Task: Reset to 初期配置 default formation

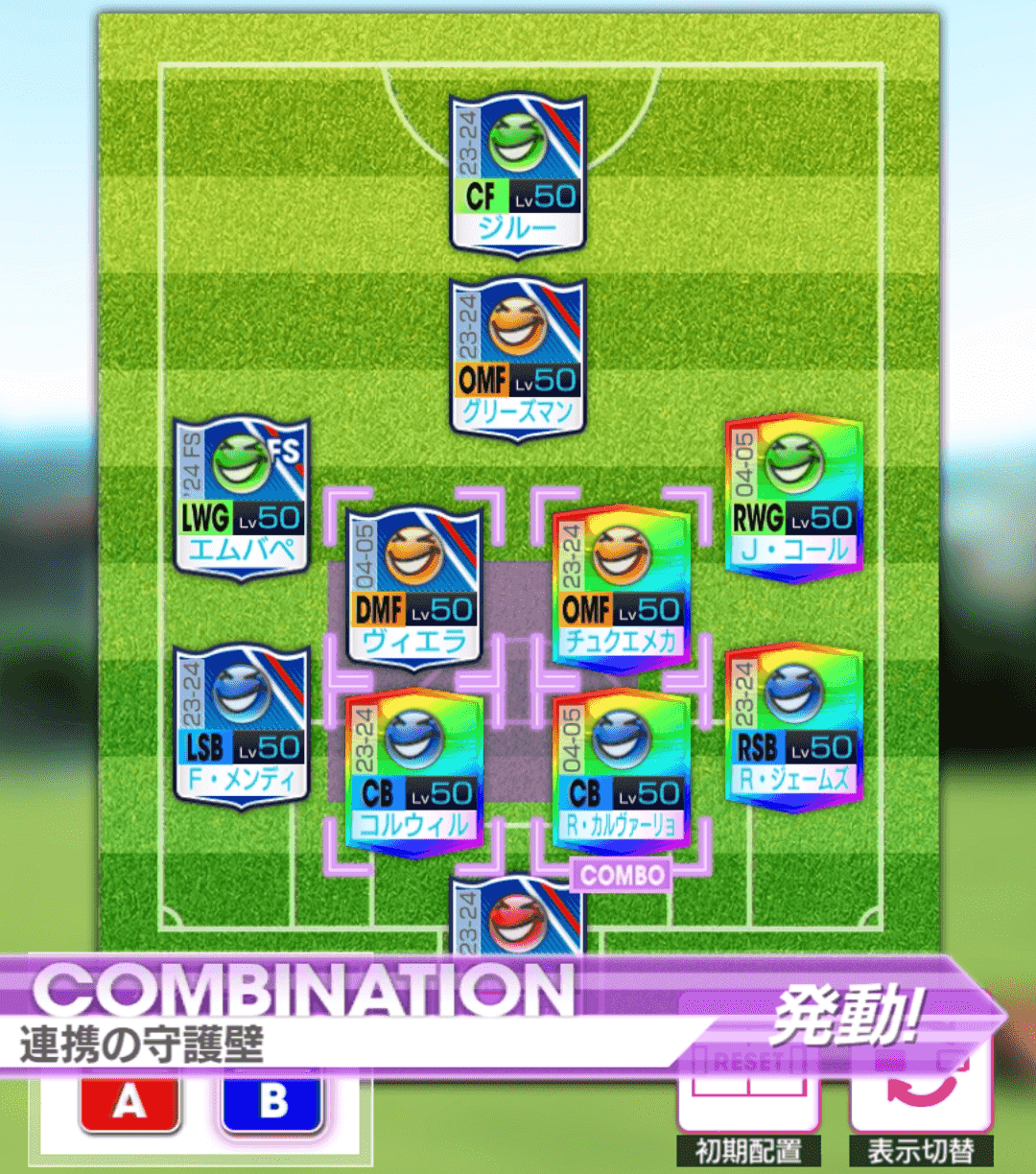Action: pos(746,1103)
